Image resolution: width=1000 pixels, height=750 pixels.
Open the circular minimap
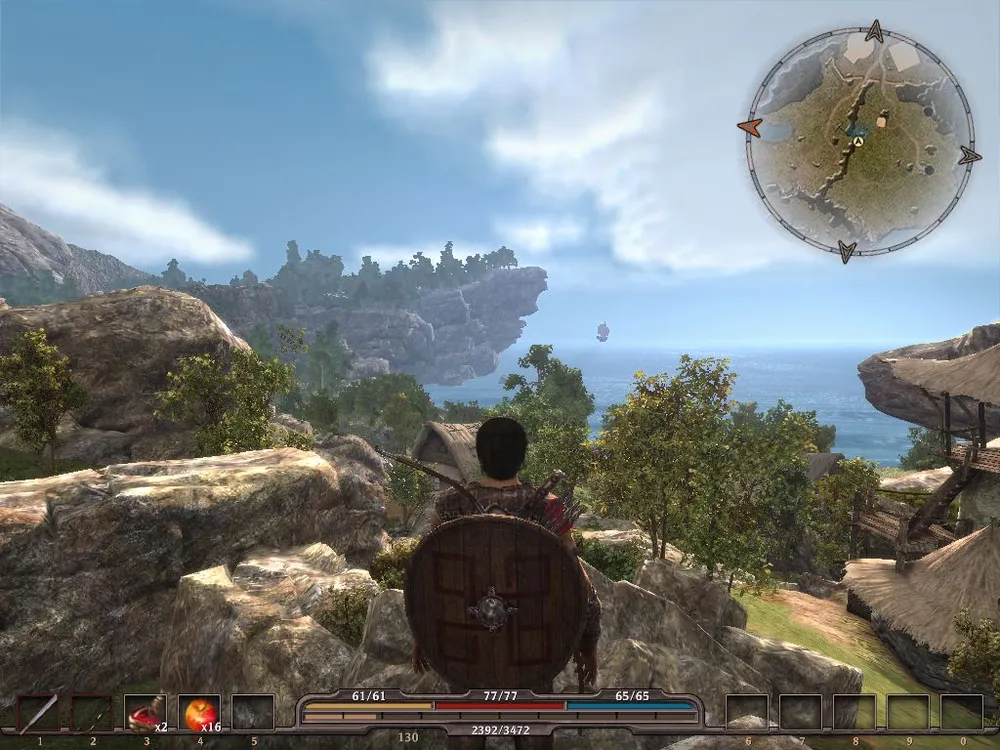point(859,140)
